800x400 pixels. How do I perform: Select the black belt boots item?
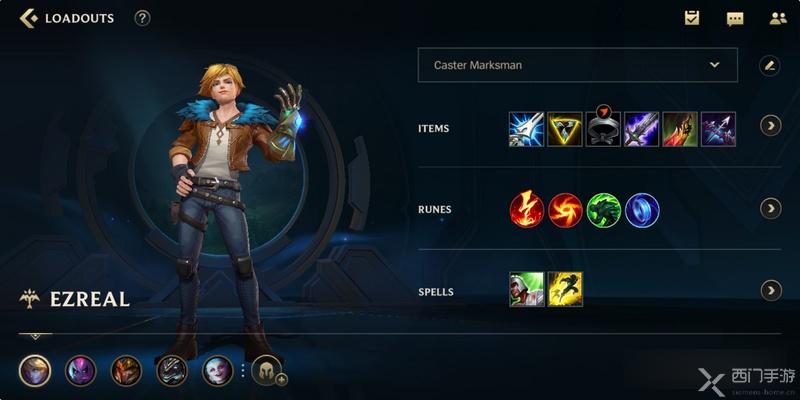[x=603, y=129]
